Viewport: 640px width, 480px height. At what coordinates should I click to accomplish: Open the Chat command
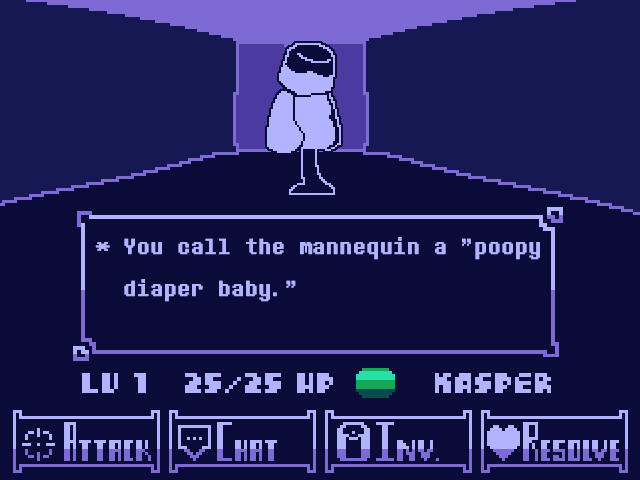242,441
